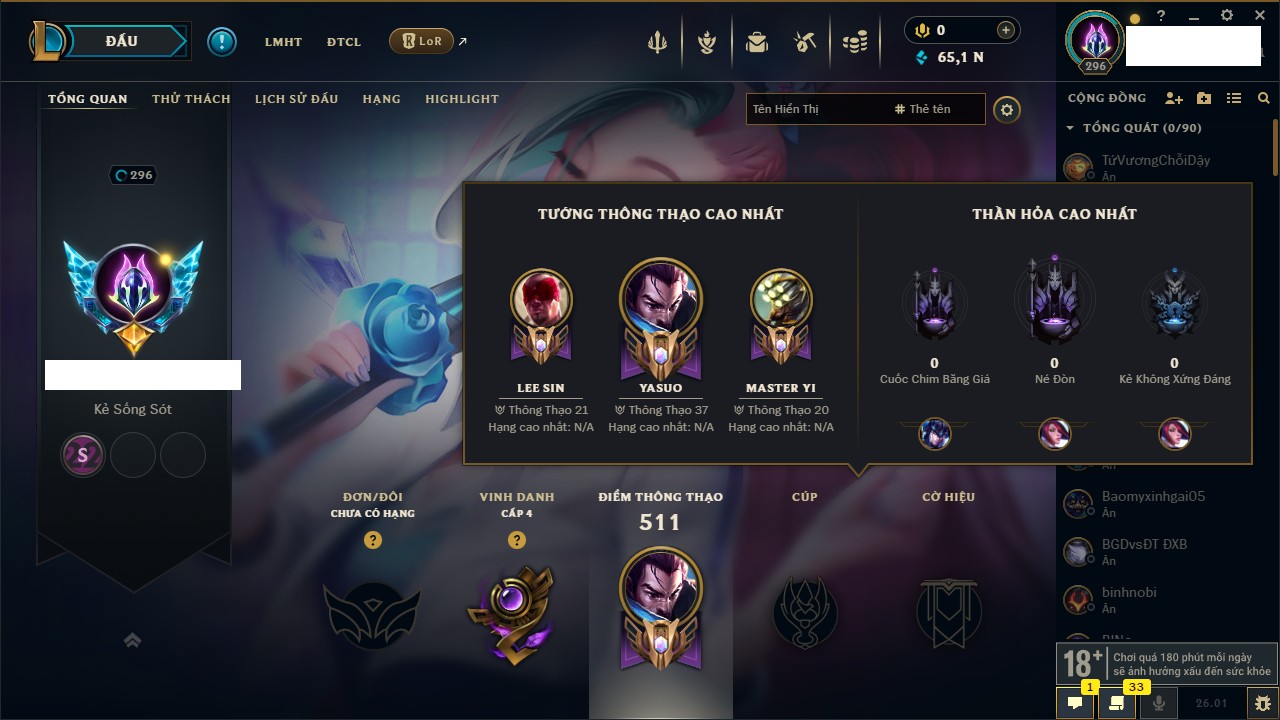1280x720 pixels.
Task: Switch to the ĐTCL game section
Action: point(343,42)
